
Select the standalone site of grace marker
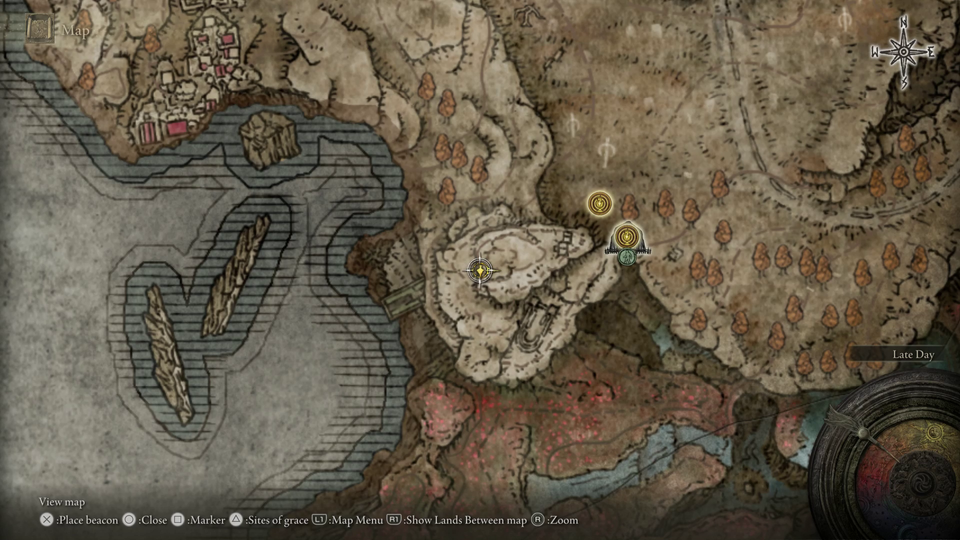pos(599,204)
